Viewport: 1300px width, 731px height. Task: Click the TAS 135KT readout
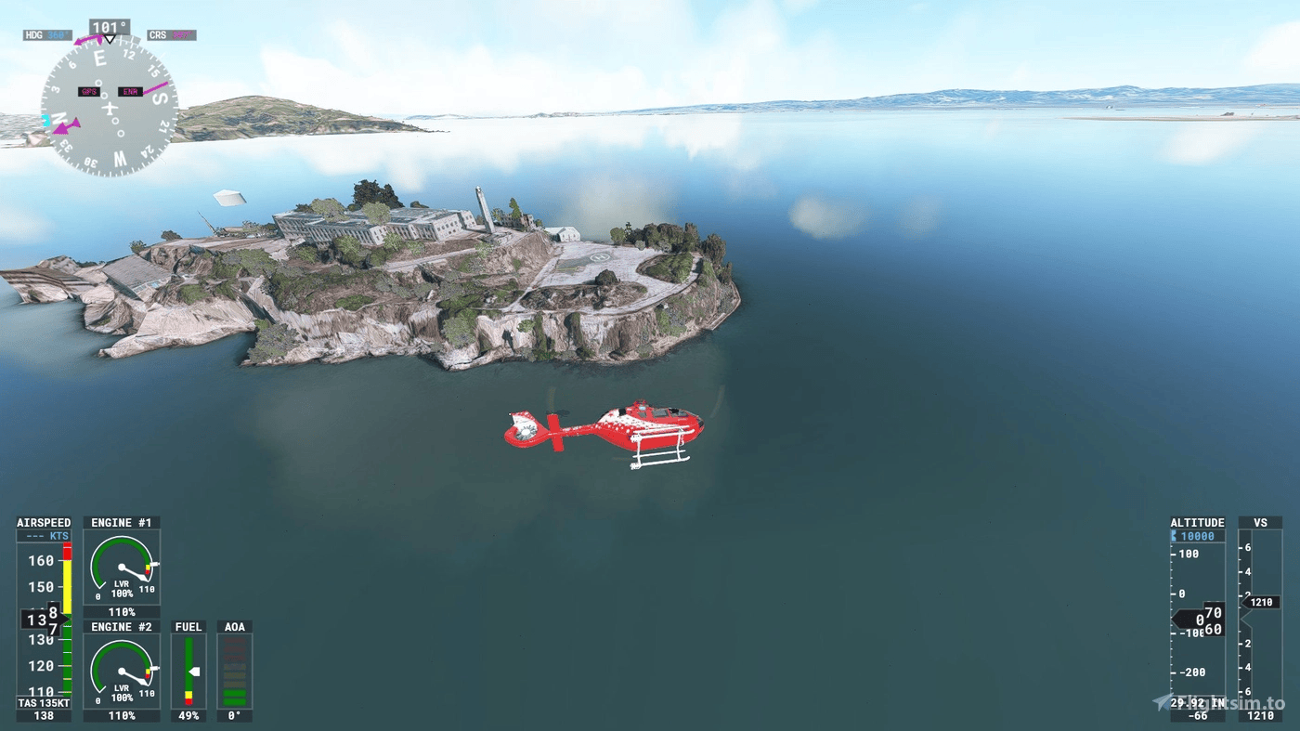pos(42,703)
